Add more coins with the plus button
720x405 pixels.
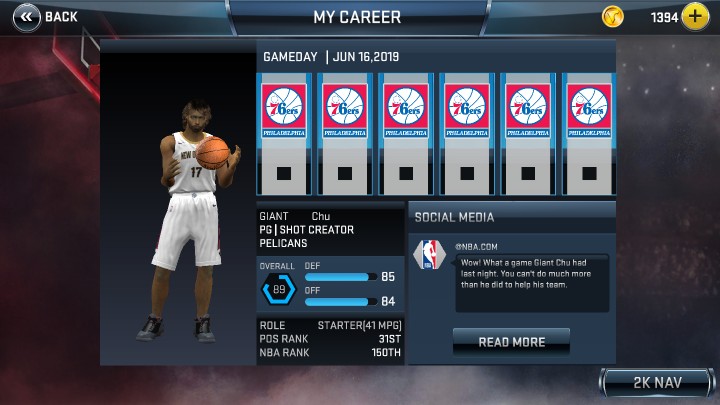695,17
